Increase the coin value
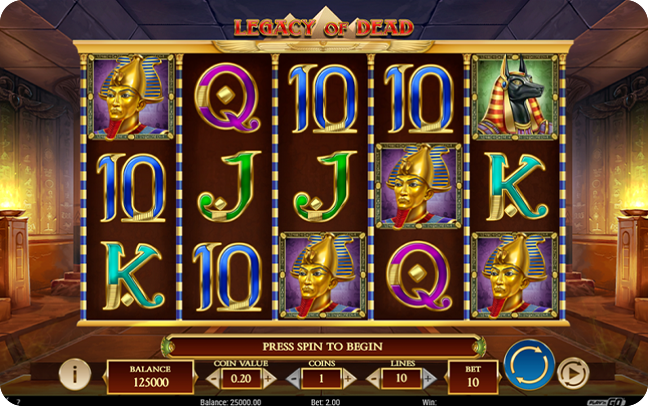The width and height of the screenshot is (648, 406). click(x=268, y=378)
